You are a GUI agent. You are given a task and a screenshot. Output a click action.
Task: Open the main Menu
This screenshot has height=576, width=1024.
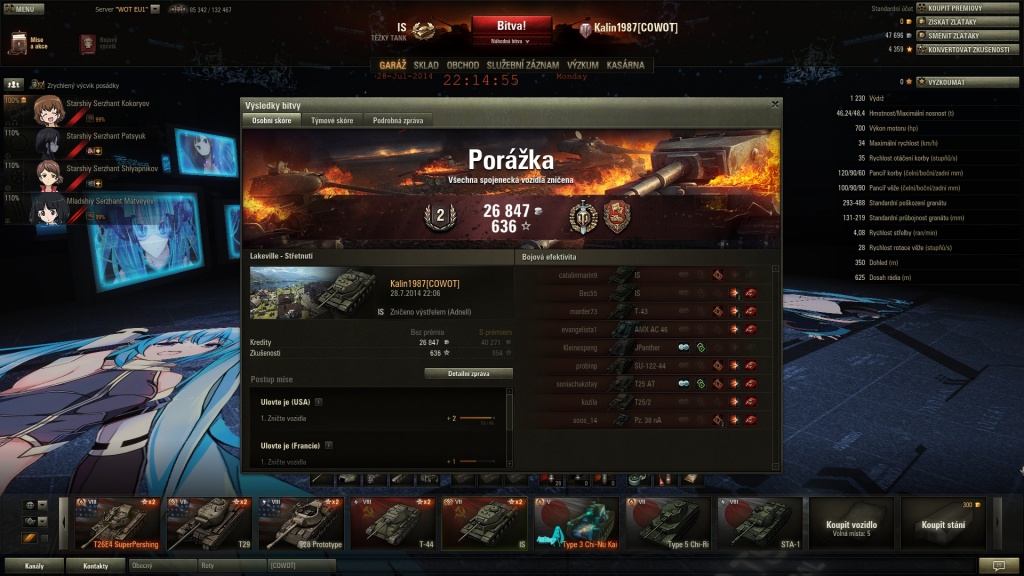coord(22,8)
